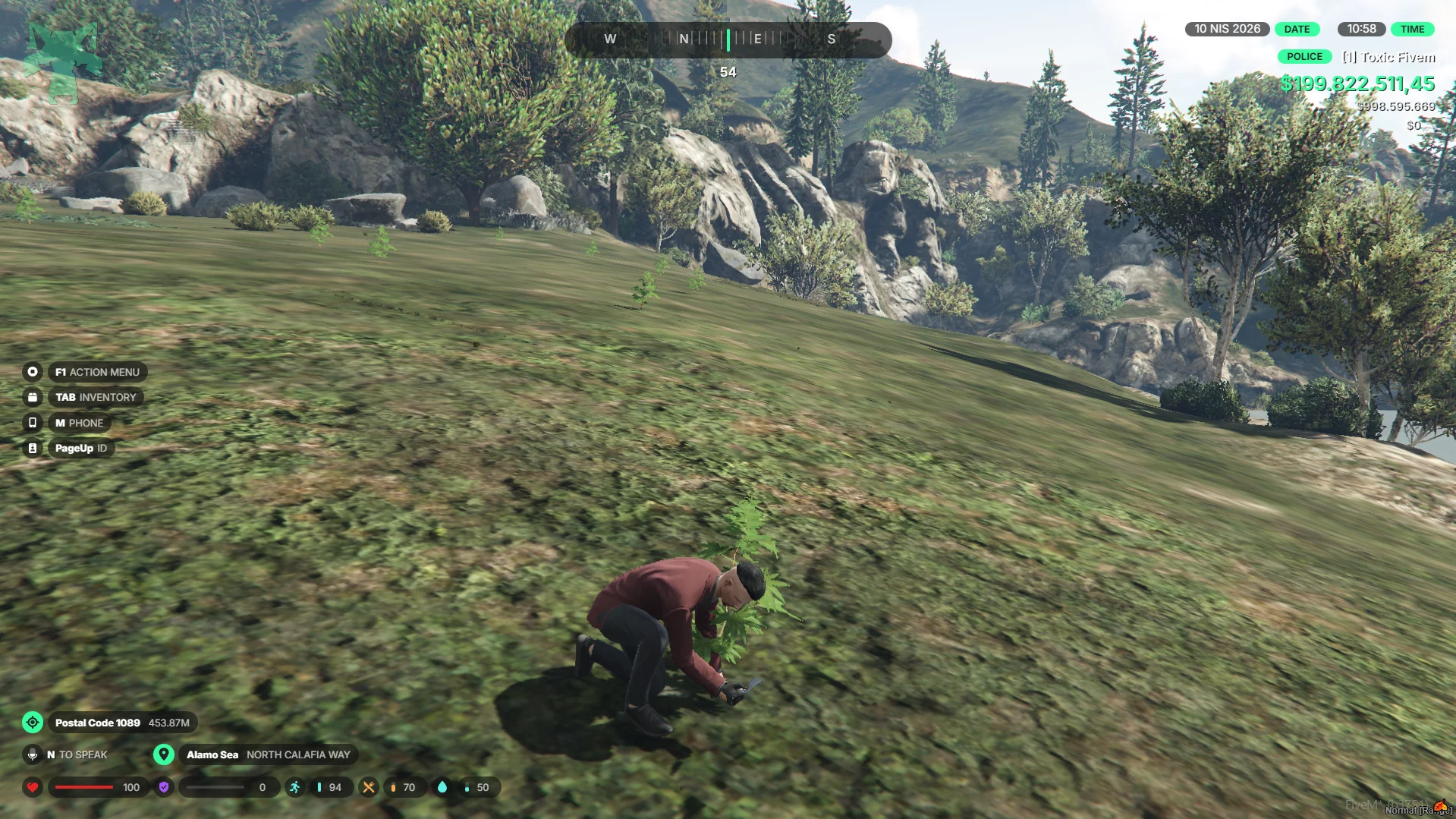This screenshot has width=1456, height=819.
Task: Select the running stamina icon
Action: [x=294, y=787]
